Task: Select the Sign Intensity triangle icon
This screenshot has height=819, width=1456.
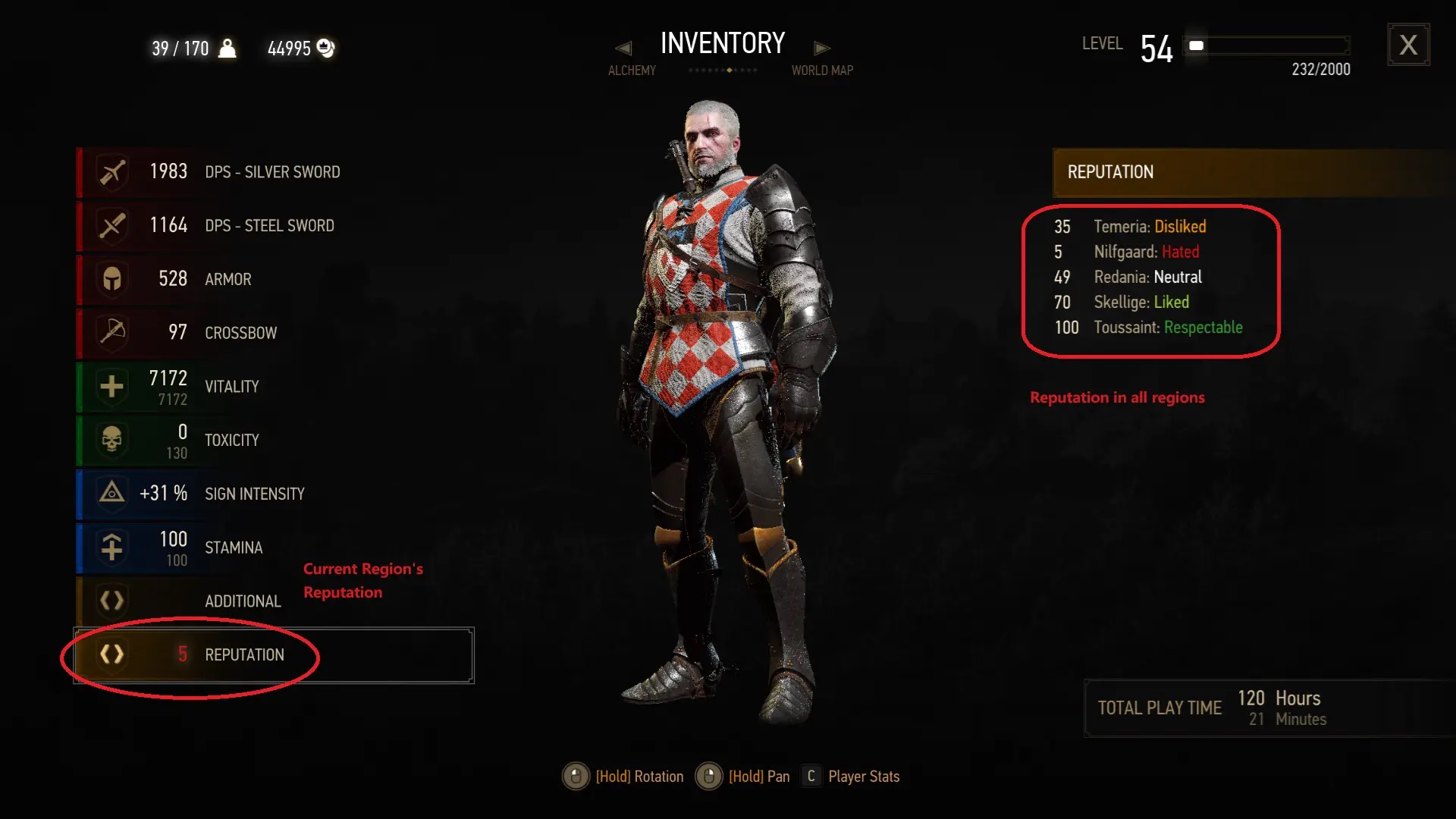Action: click(111, 494)
